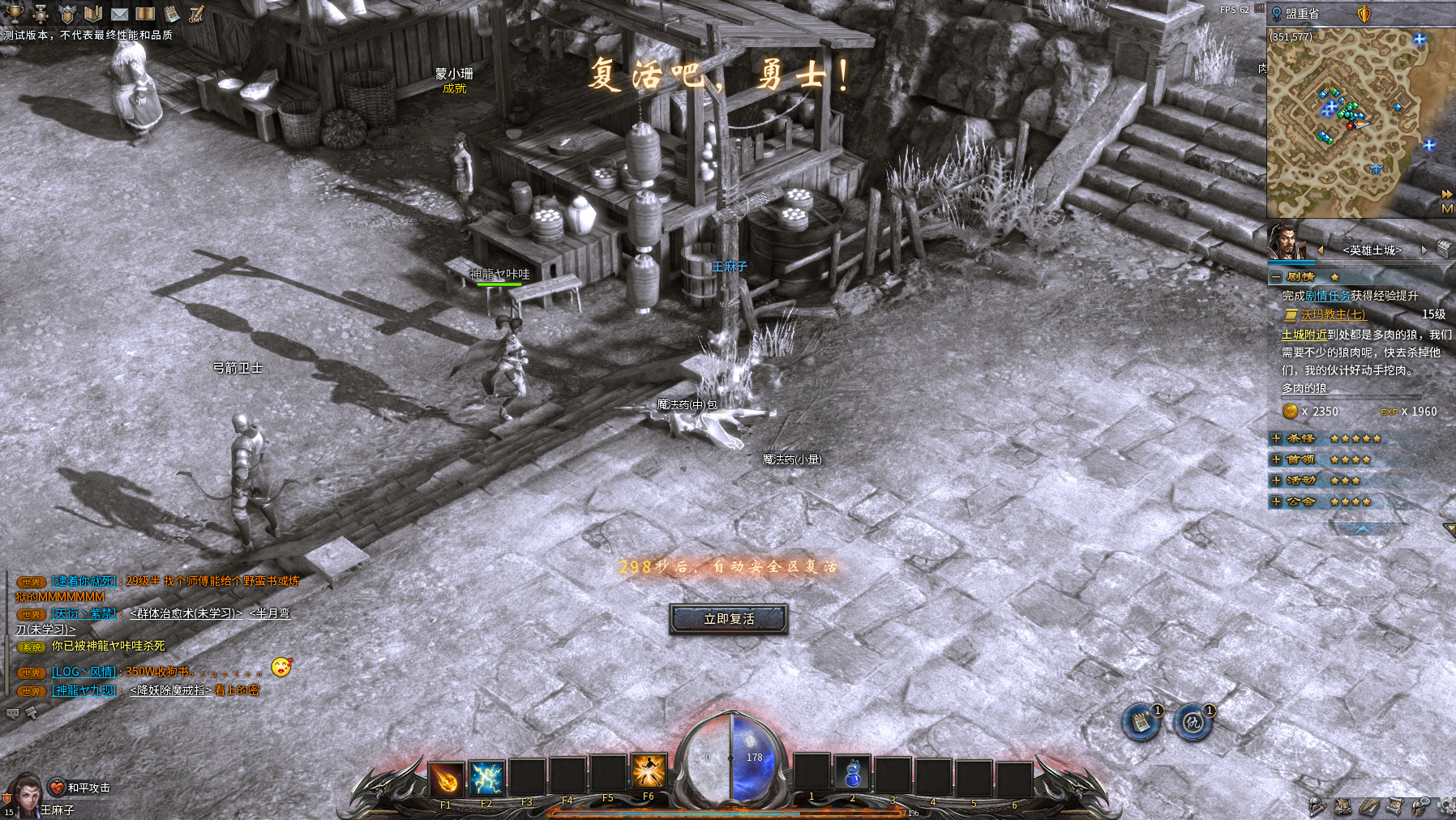1456x820 pixels.
Task: Expand the 首领 quest category
Action: (1276, 459)
